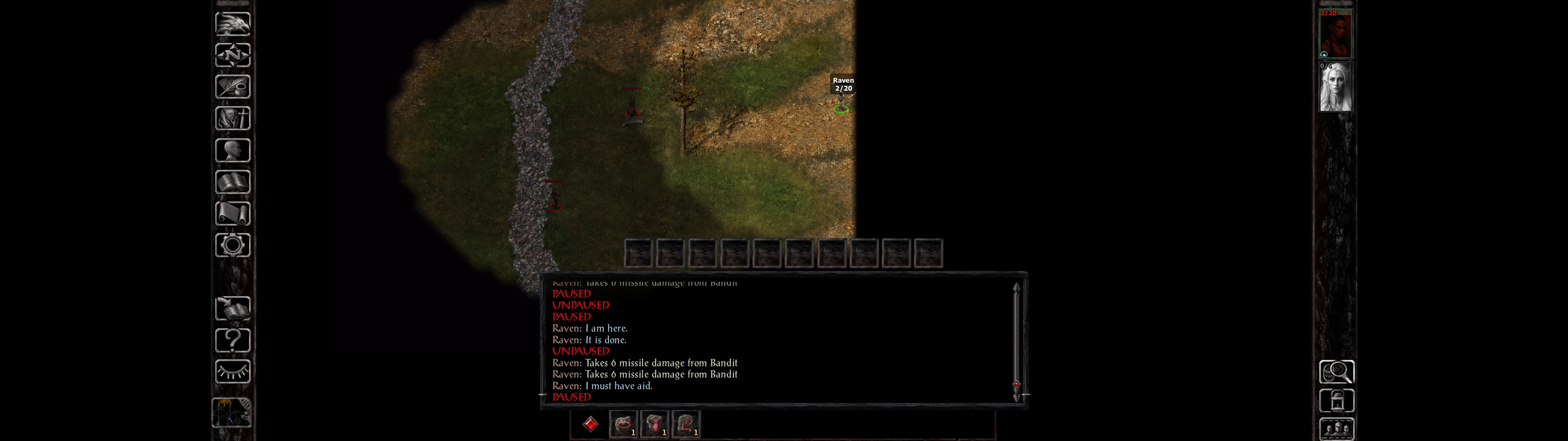Cast the red hand spell
This screenshot has height=441, width=1568.
click(654, 424)
